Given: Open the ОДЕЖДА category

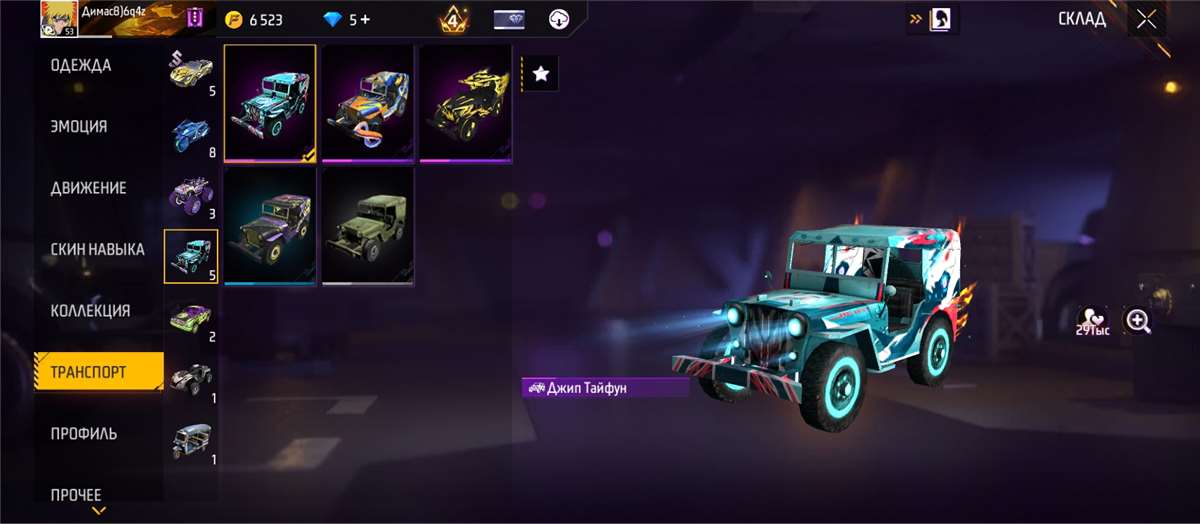Looking at the screenshot, I should coord(82,66).
